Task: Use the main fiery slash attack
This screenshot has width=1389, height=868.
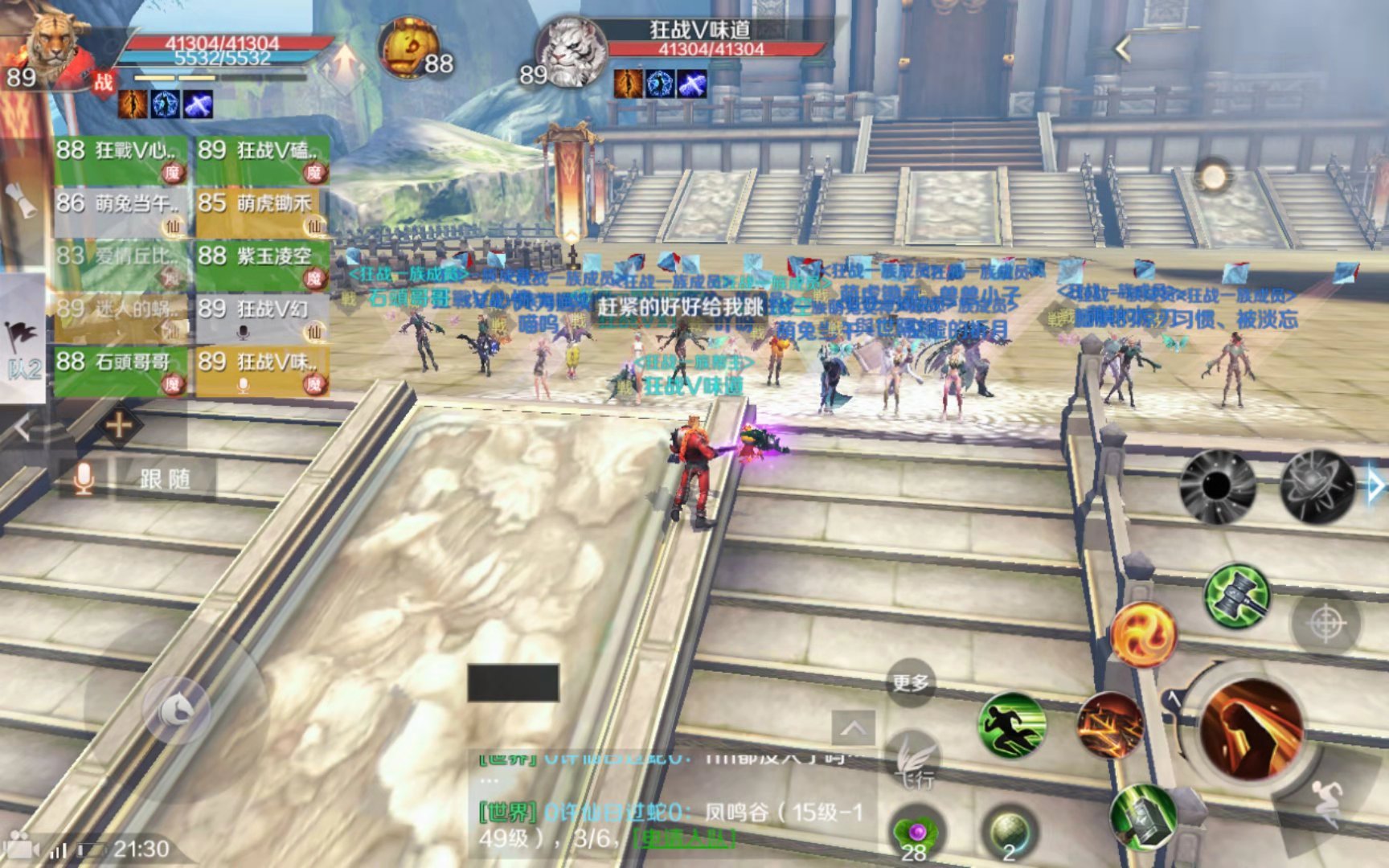Action: (1251, 727)
